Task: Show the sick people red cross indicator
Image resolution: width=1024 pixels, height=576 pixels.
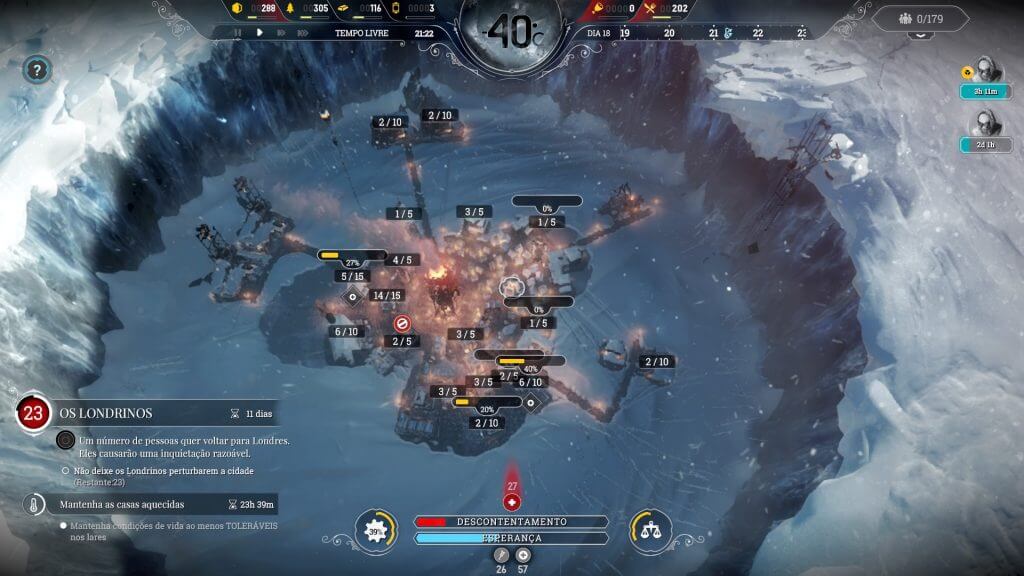Action: [x=512, y=502]
